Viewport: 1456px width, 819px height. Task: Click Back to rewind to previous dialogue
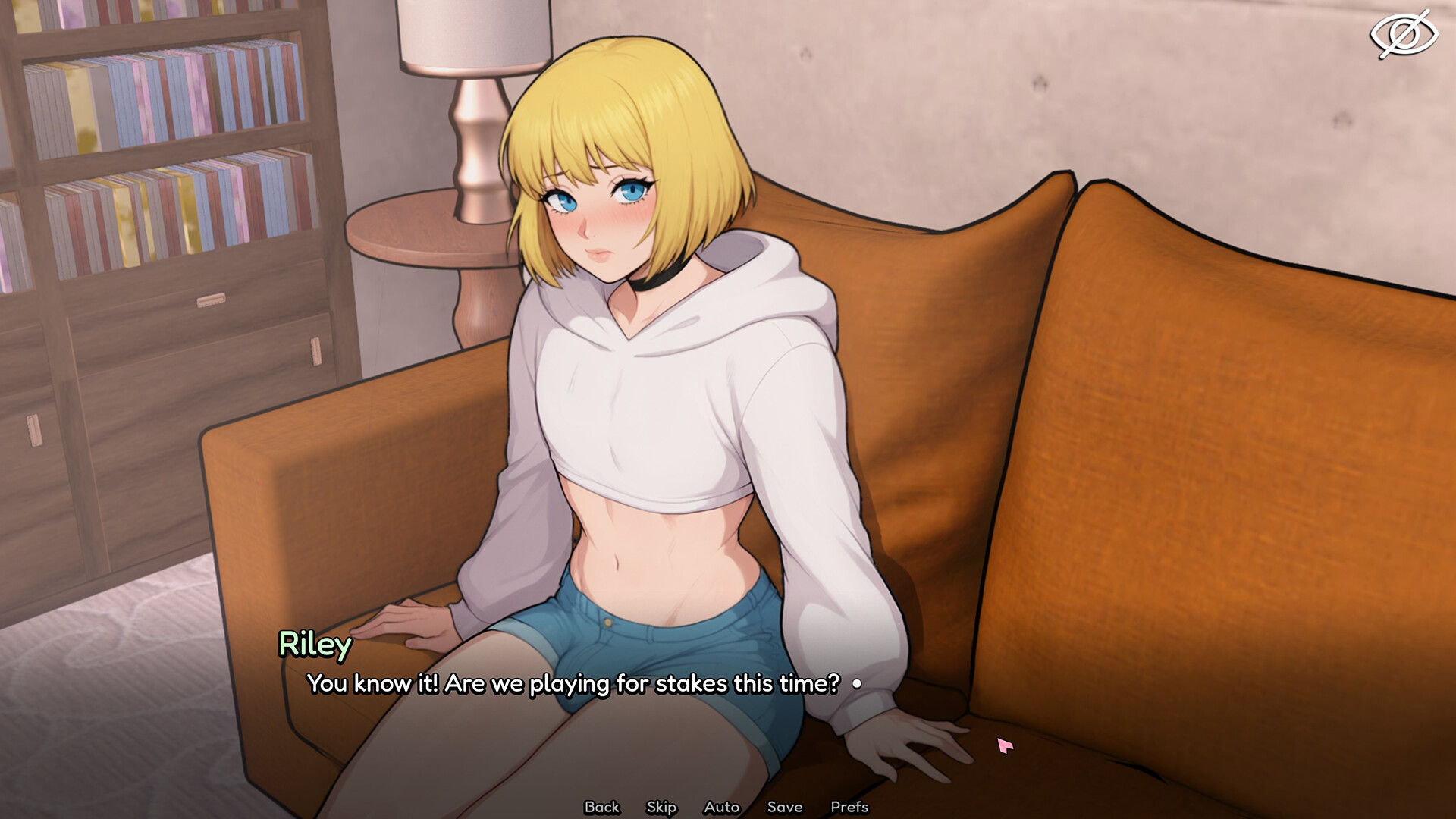[x=601, y=807]
